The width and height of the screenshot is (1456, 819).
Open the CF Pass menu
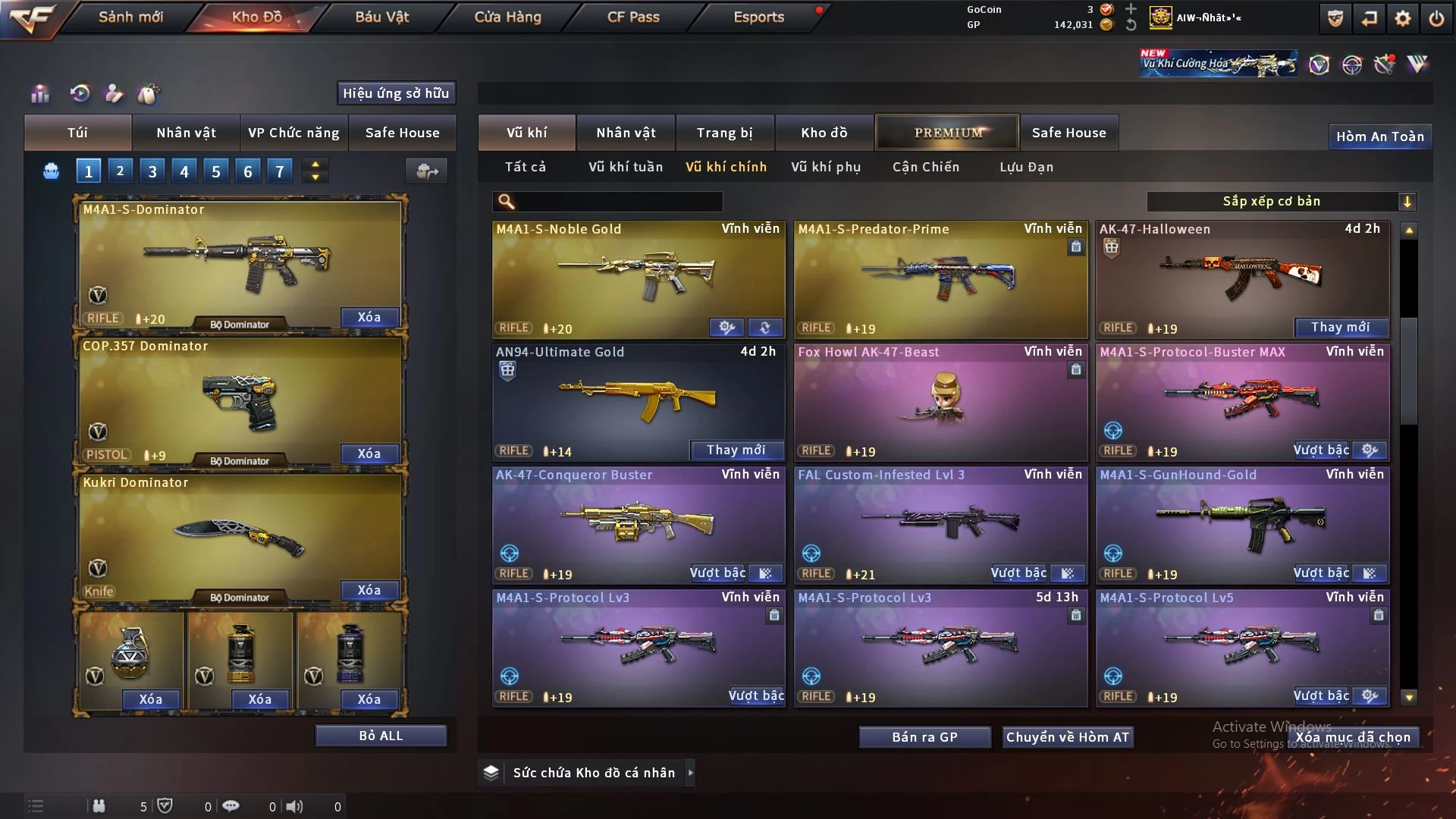(633, 17)
